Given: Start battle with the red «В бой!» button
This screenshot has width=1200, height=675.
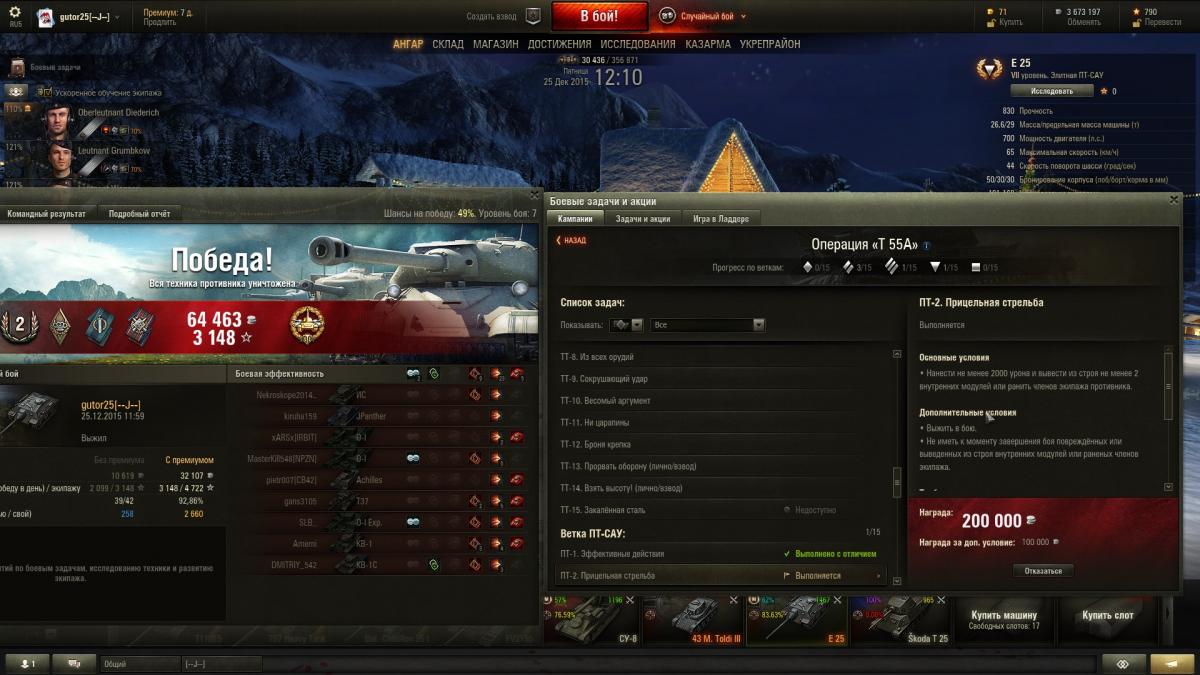Looking at the screenshot, I should [x=599, y=16].
